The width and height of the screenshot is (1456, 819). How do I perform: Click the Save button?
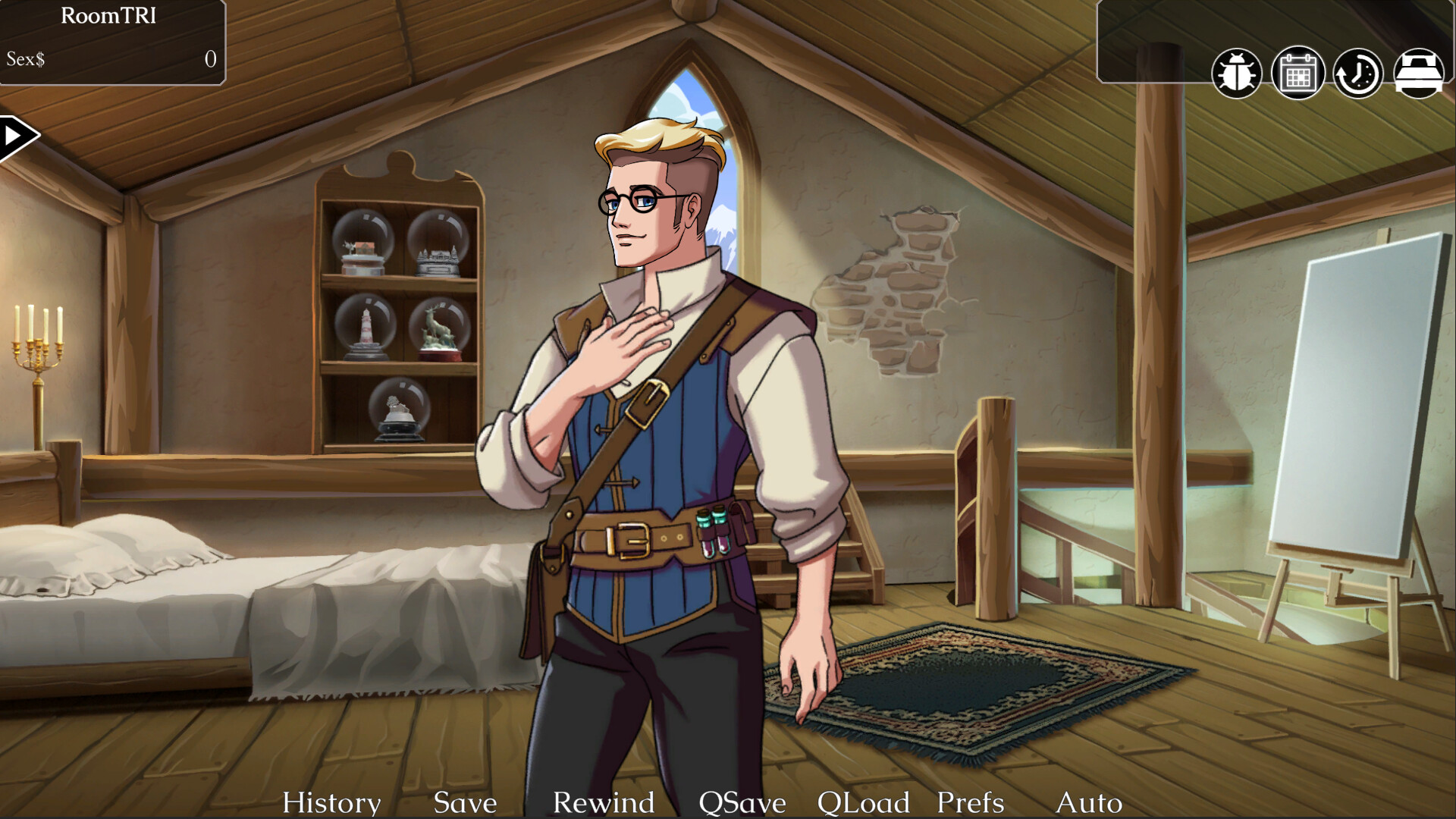[465, 802]
